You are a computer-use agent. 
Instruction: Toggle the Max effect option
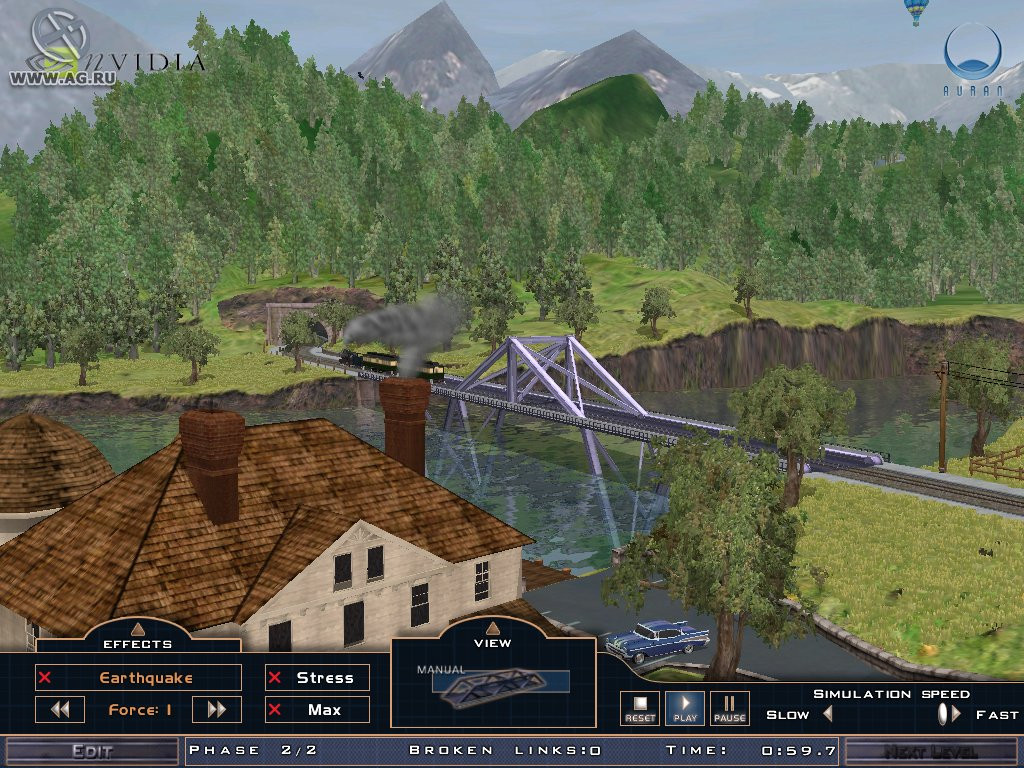[x=317, y=710]
